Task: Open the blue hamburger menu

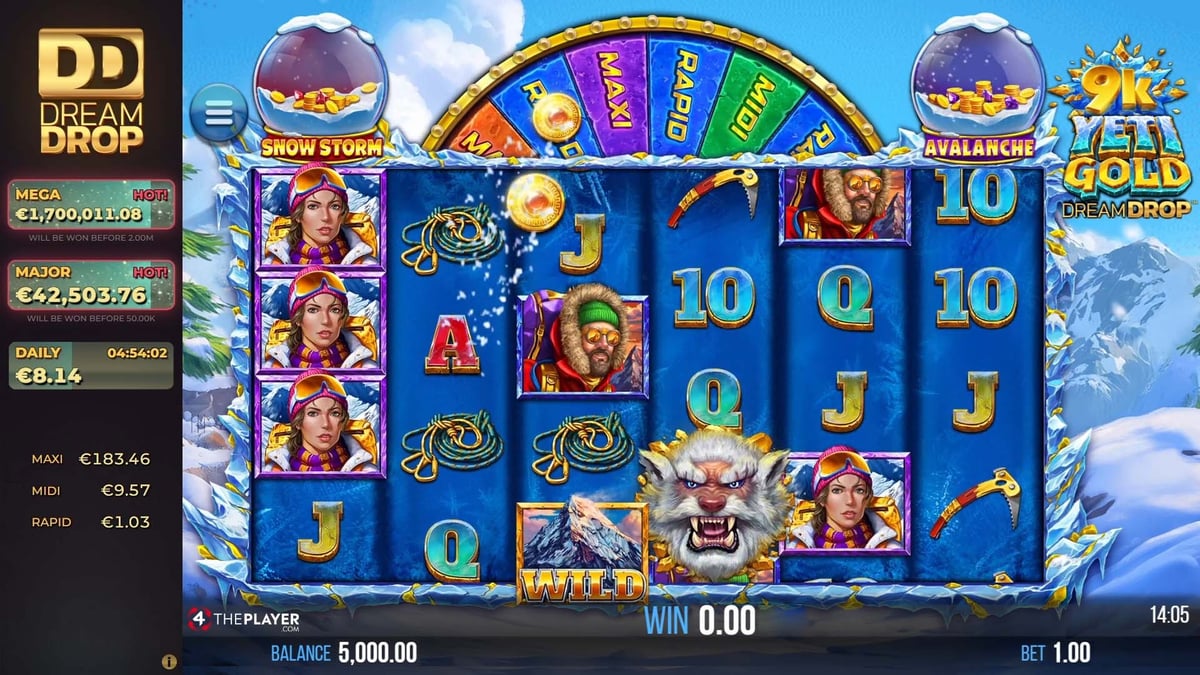Action: (219, 111)
